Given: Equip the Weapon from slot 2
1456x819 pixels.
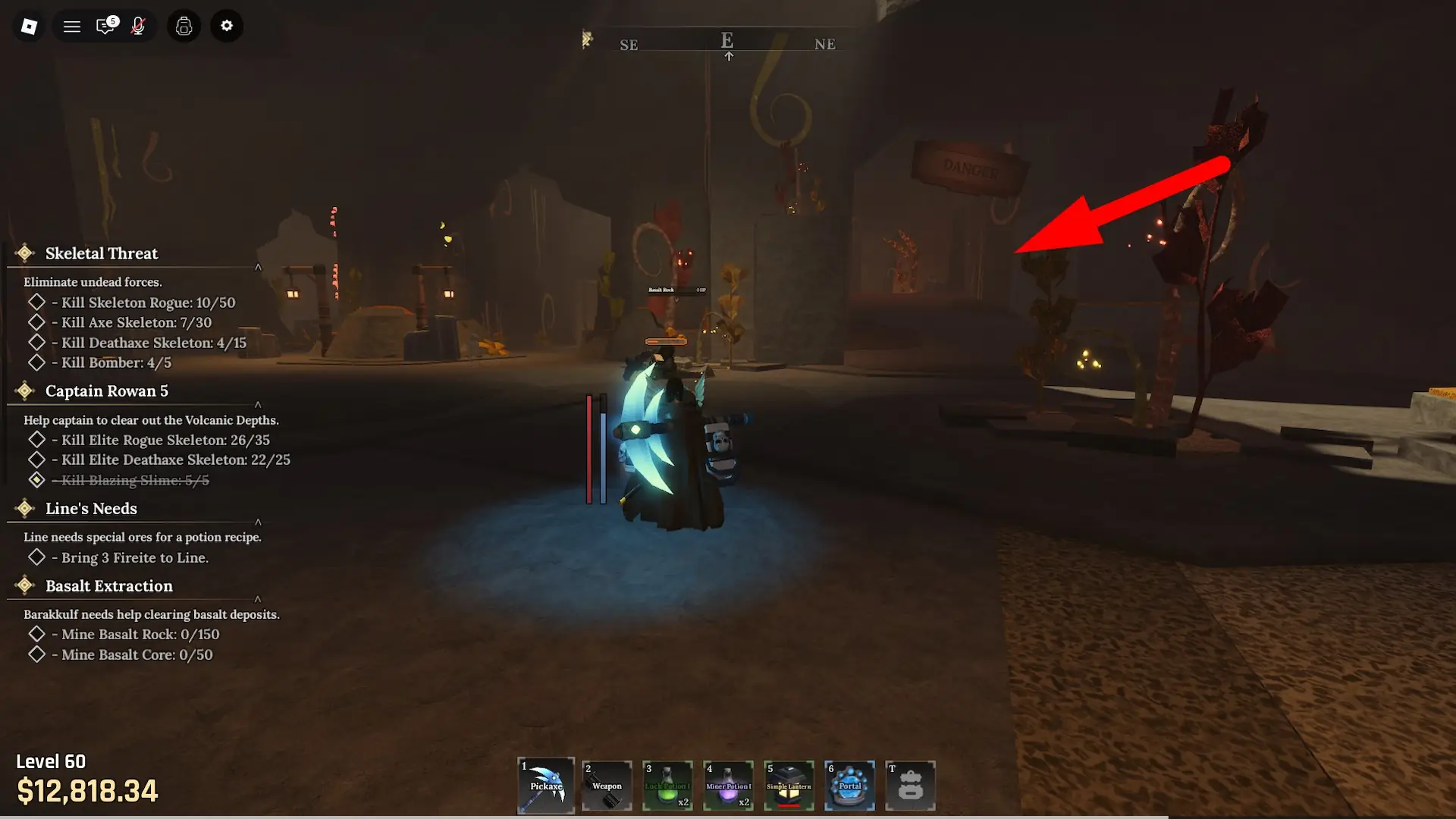Looking at the screenshot, I should (x=606, y=786).
